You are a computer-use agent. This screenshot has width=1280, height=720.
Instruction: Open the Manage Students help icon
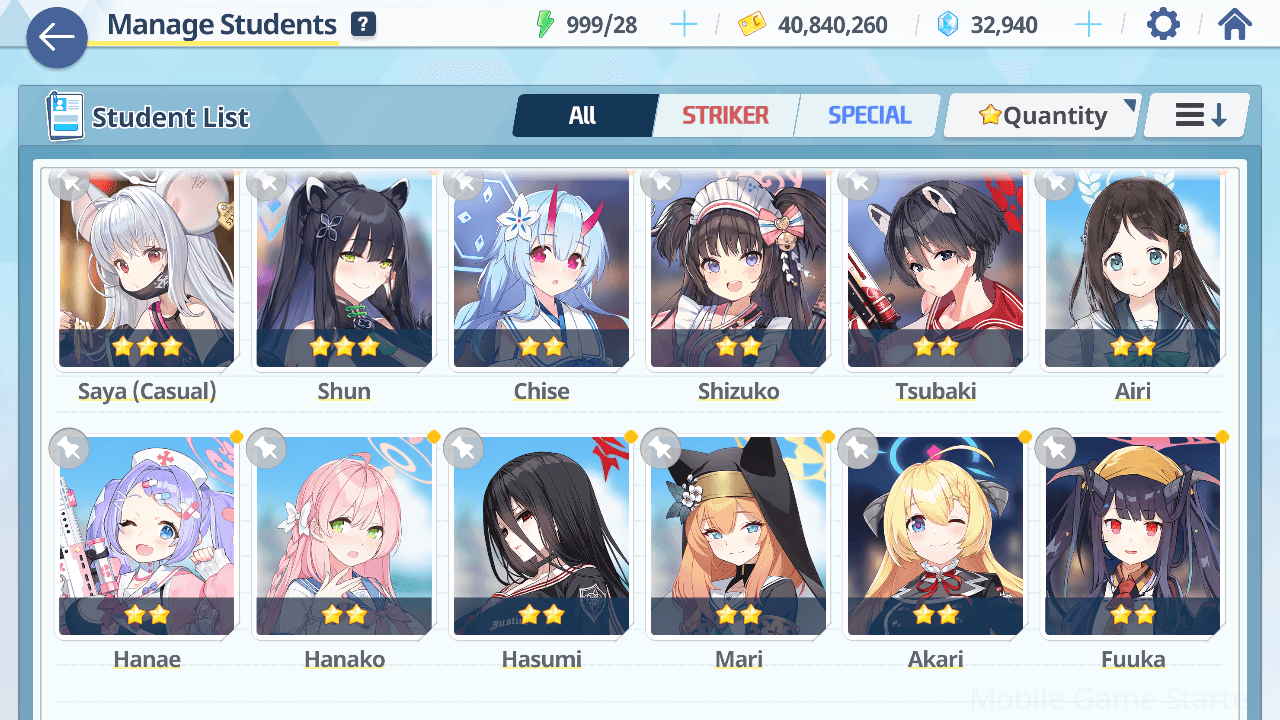pyautogui.click(x=364, y=25)
